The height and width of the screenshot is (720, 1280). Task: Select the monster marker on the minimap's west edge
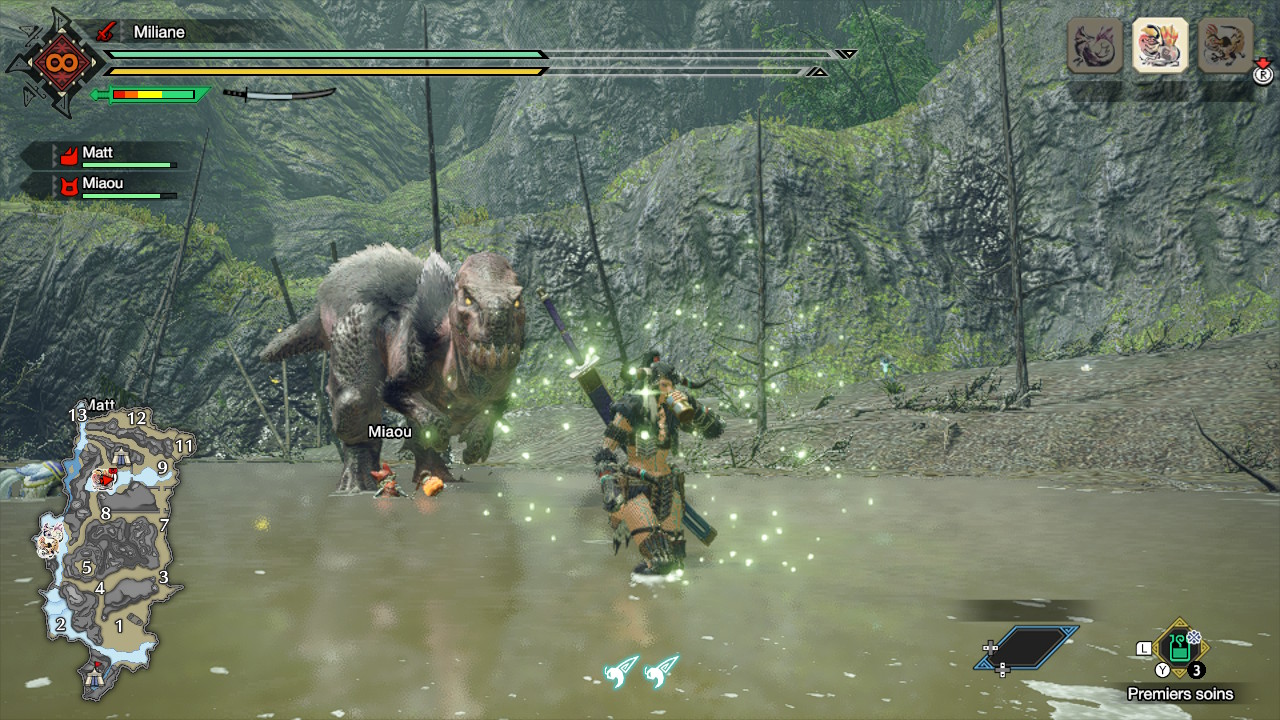[x=49, y=540]
